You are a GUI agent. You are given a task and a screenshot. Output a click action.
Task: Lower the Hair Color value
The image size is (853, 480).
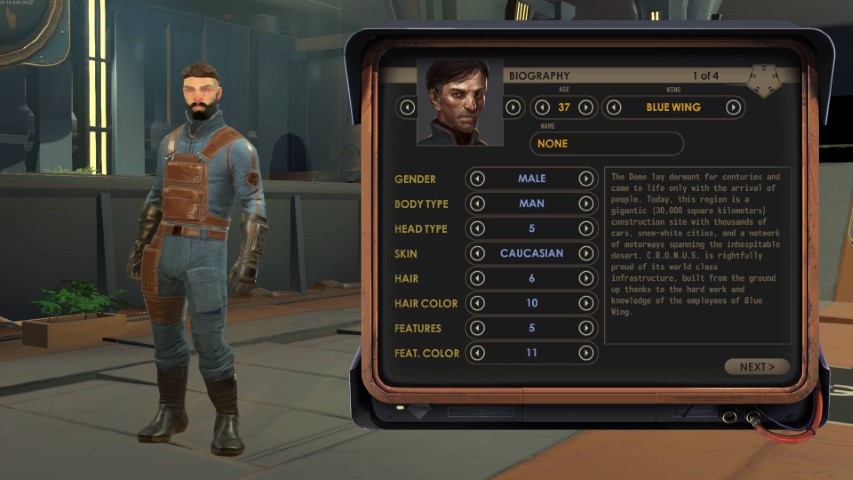477,303
